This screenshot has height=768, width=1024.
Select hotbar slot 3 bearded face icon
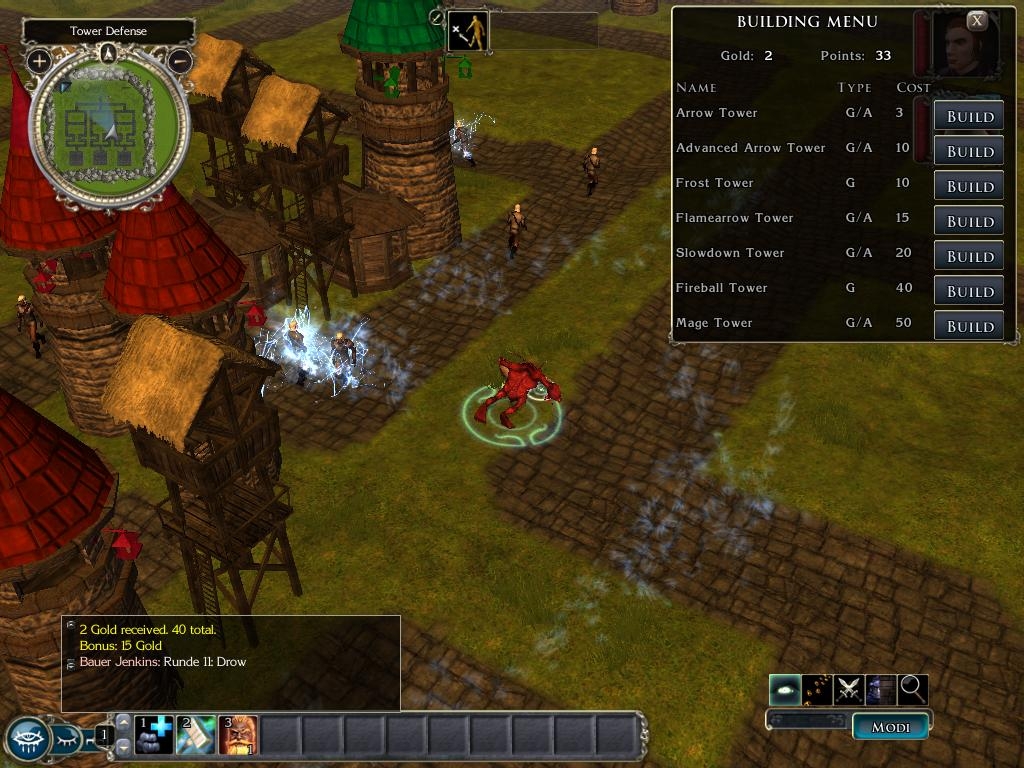click(x=238, y=735)
